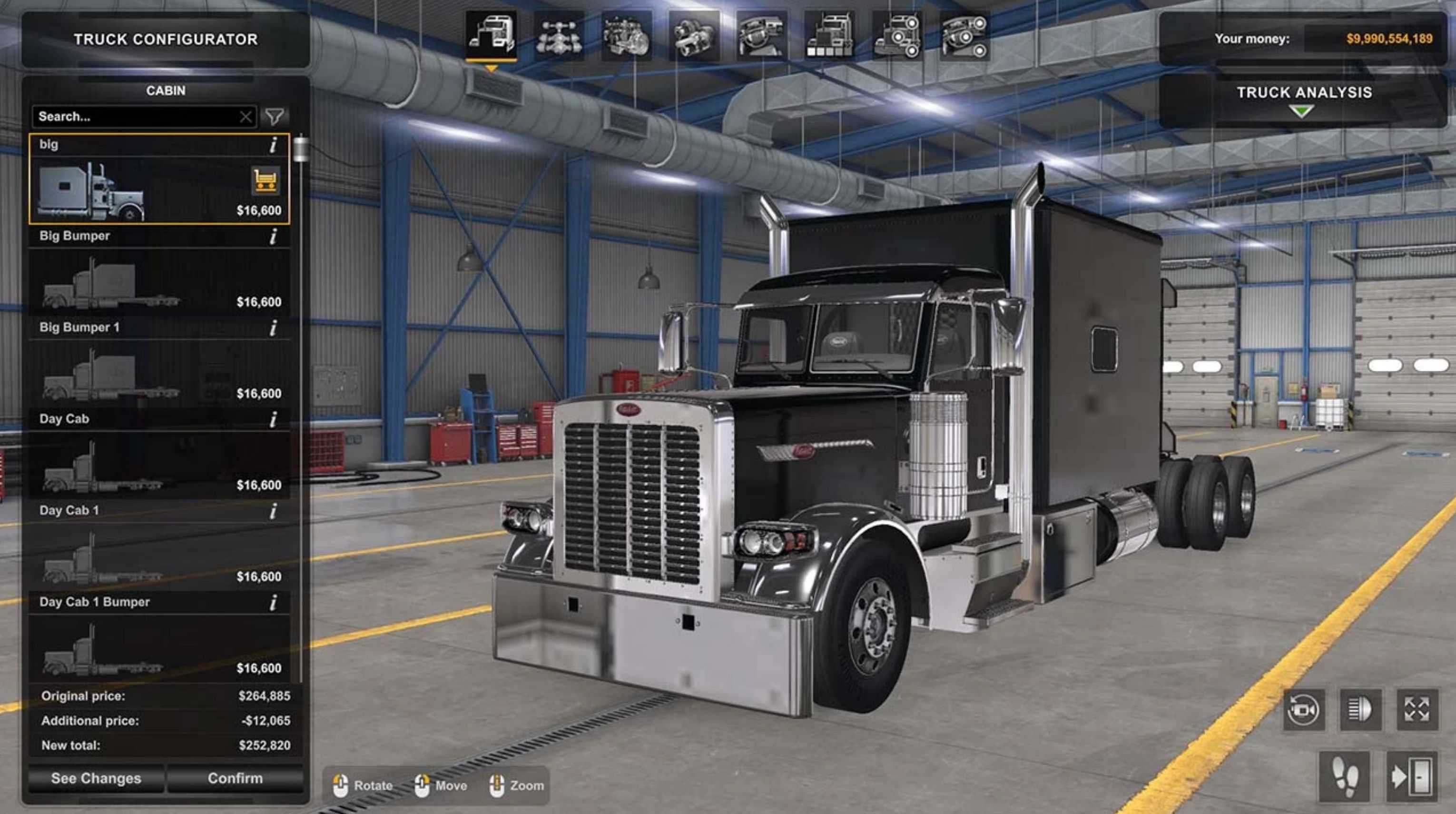Switch to the engine category tab
The image size is (1456, 814).
point(626,37)
